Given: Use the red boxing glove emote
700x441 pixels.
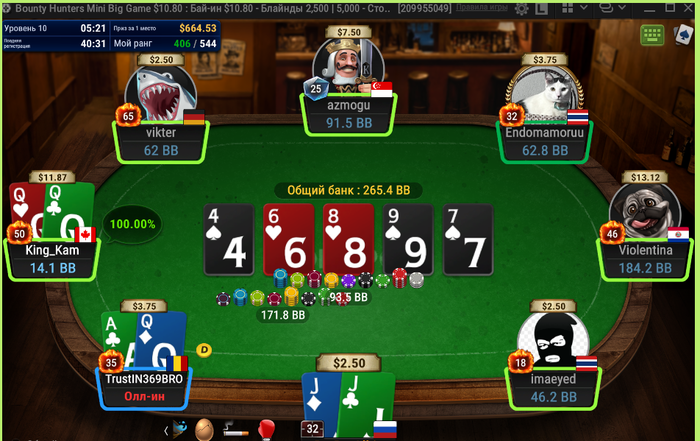Looking at the screenshot, I should [267, 430].
